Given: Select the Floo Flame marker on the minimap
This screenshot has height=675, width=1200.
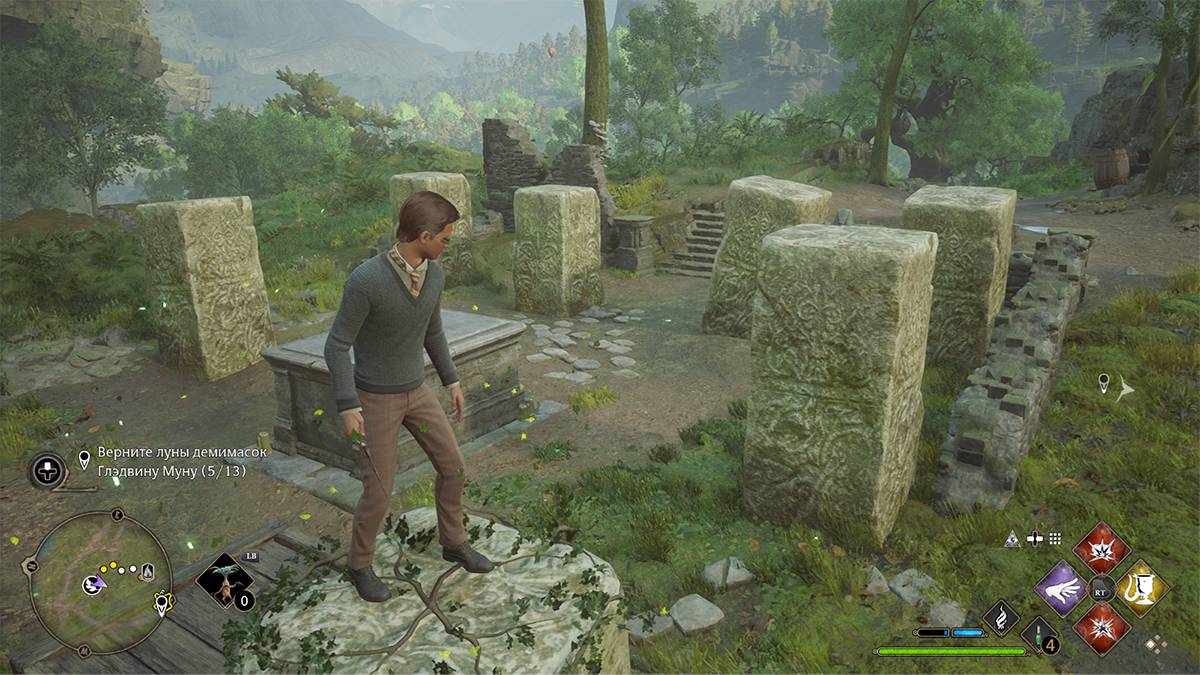Looking at the screenshot, I should point(149,571).
